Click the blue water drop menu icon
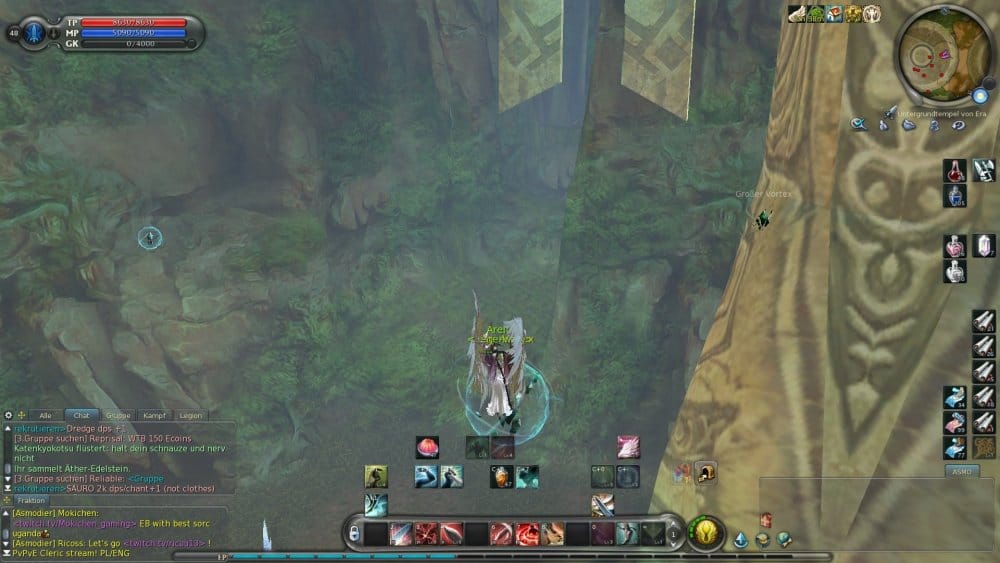 (x=741, y=540)
